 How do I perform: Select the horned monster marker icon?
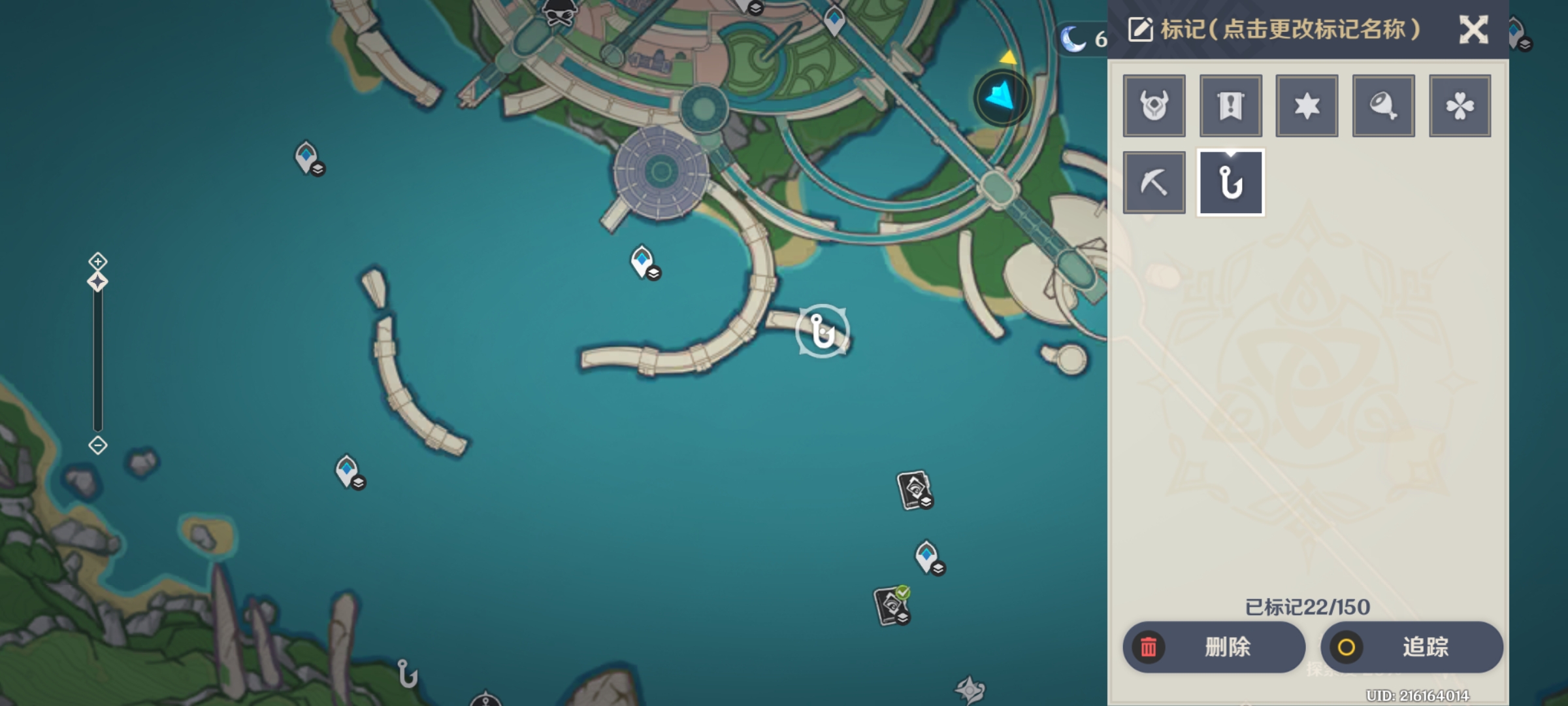point(1154,106)
